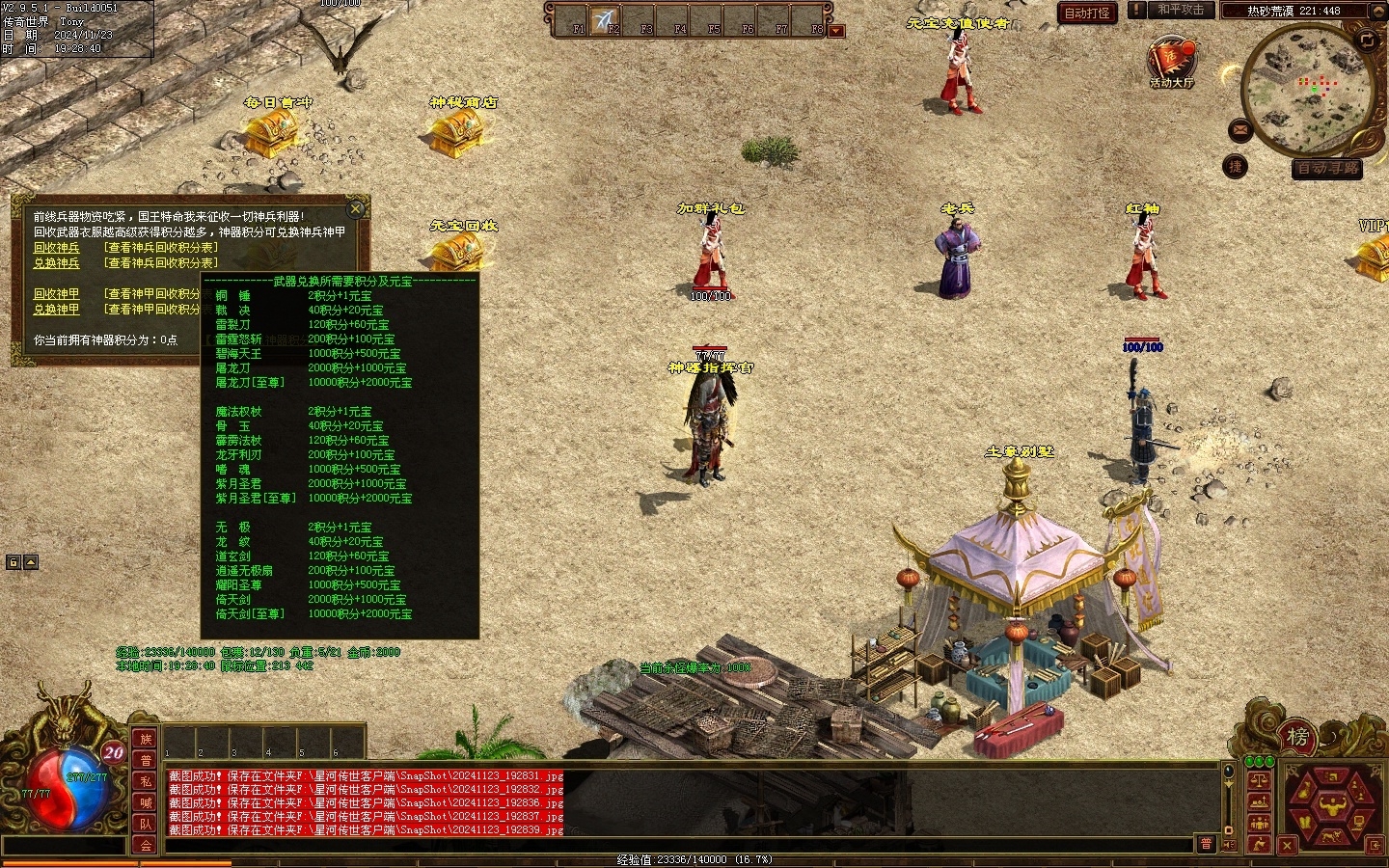Screen dimensions: 1389x868
Task: Open the 活动大厅 event hall icon
Action: pyautogui.click(x=1171, y=61)
